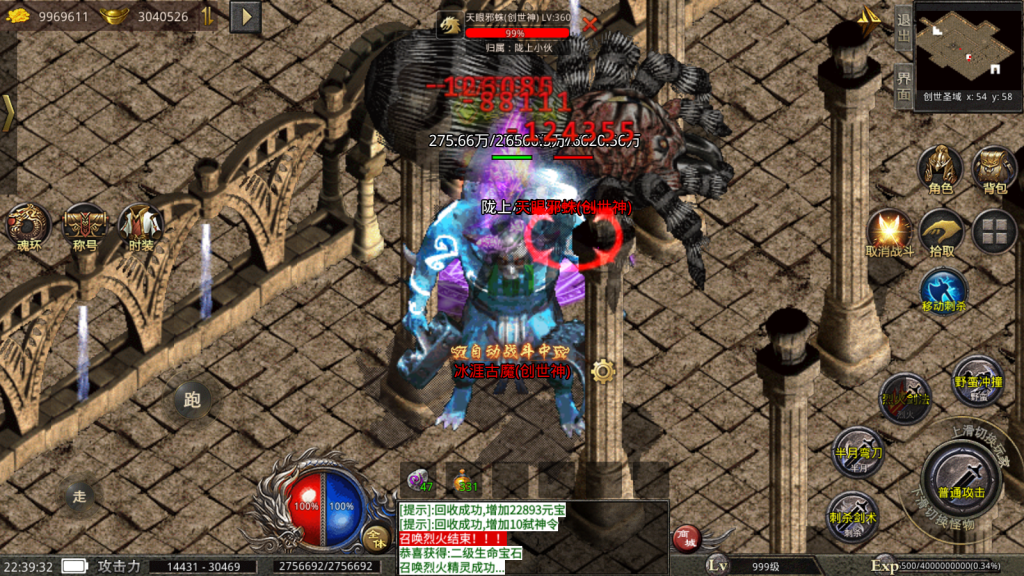Activate the 烈火剑法 flame sword skill
This screenshot has height=576, width=1024.
point(904,397)
